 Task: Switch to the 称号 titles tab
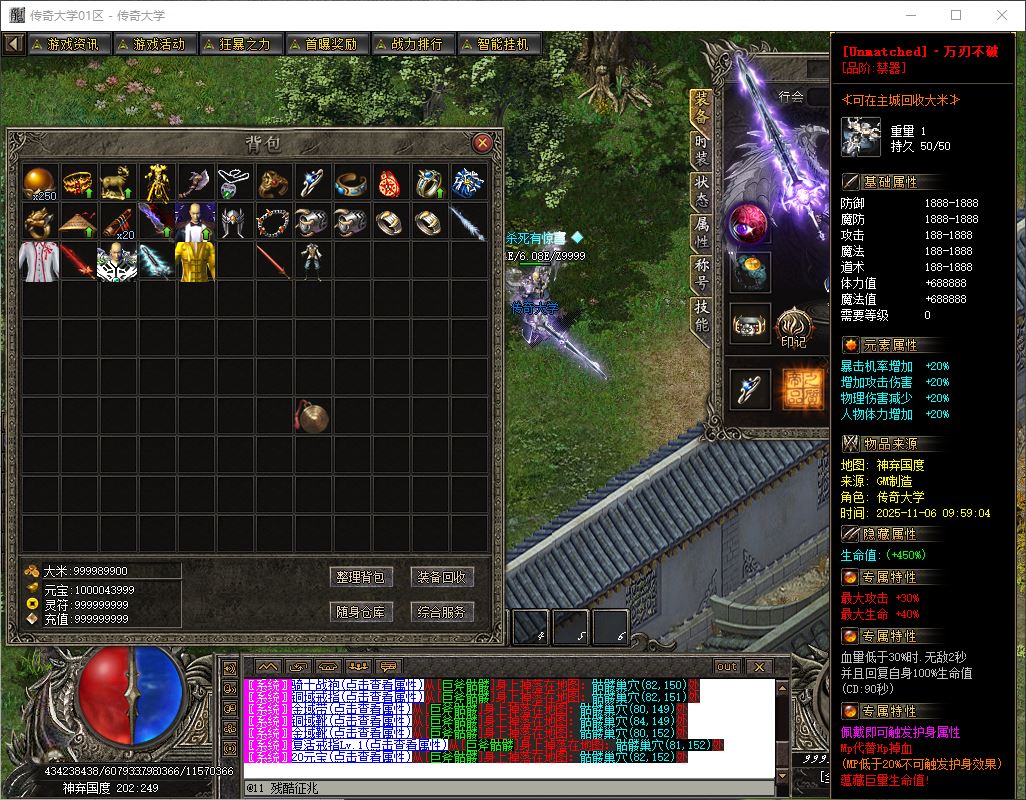point(702,274)
